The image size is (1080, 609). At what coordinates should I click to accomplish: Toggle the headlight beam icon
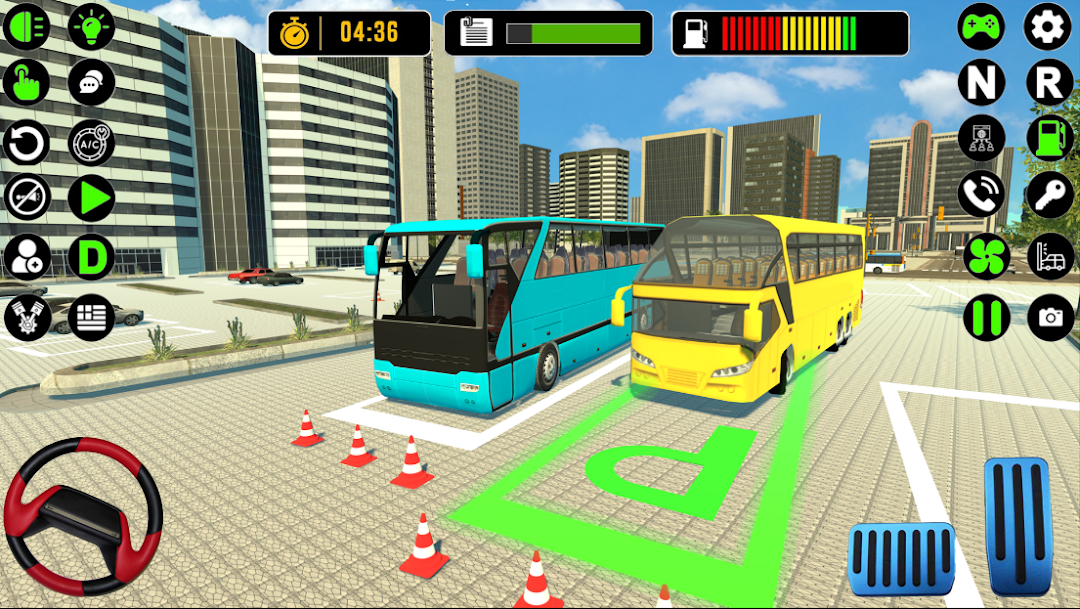point(27,27)
